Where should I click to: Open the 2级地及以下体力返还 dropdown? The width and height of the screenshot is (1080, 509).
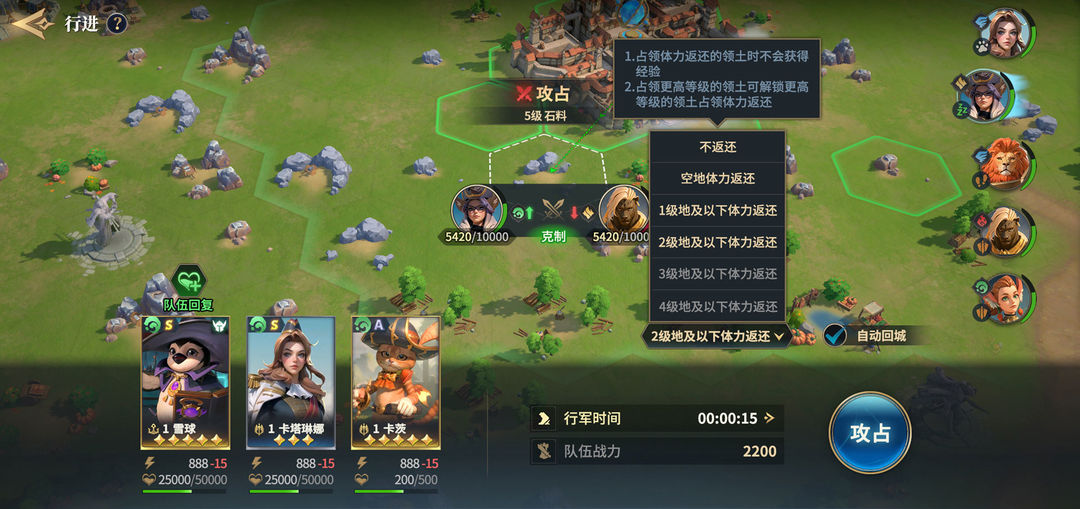click(718, 337)
